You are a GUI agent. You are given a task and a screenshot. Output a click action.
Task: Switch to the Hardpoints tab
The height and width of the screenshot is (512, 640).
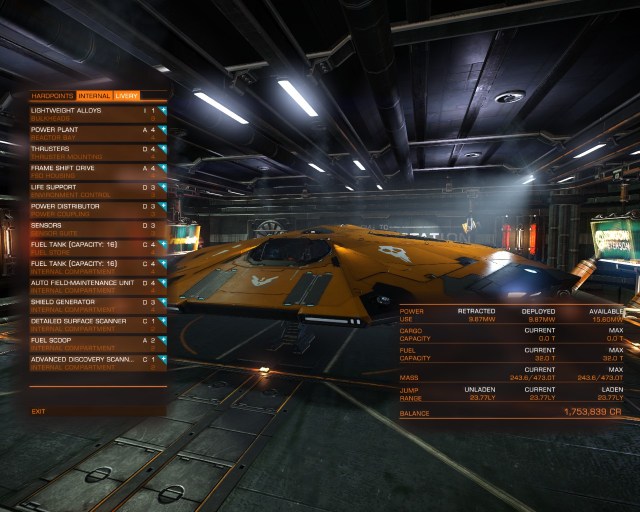click(x=53, y=96)
